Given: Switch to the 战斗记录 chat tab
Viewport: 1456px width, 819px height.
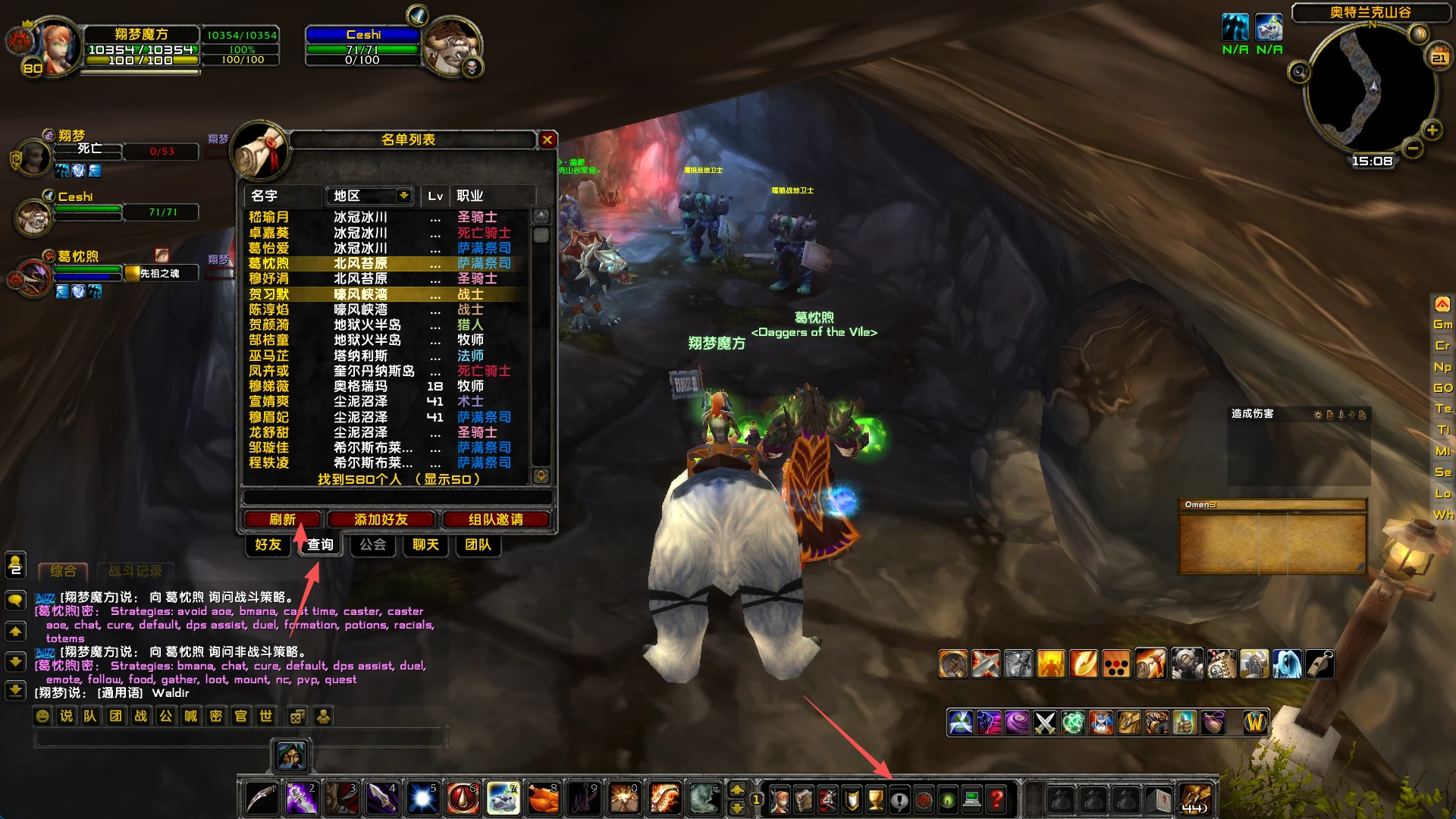Looking at the screenshot, I should [x=135, y=571].
